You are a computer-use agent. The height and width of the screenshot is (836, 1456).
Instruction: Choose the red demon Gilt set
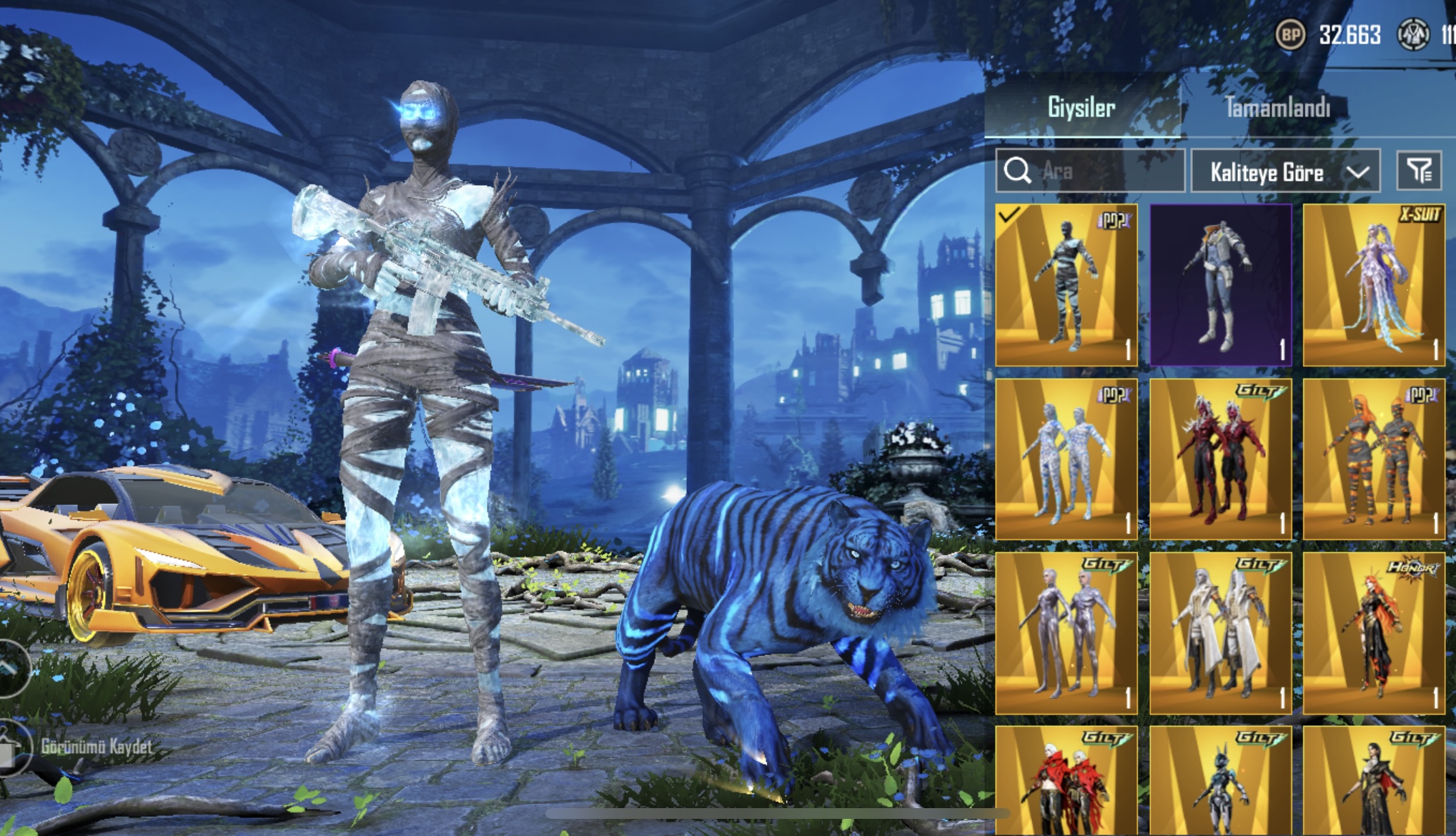pos(1220,459)
